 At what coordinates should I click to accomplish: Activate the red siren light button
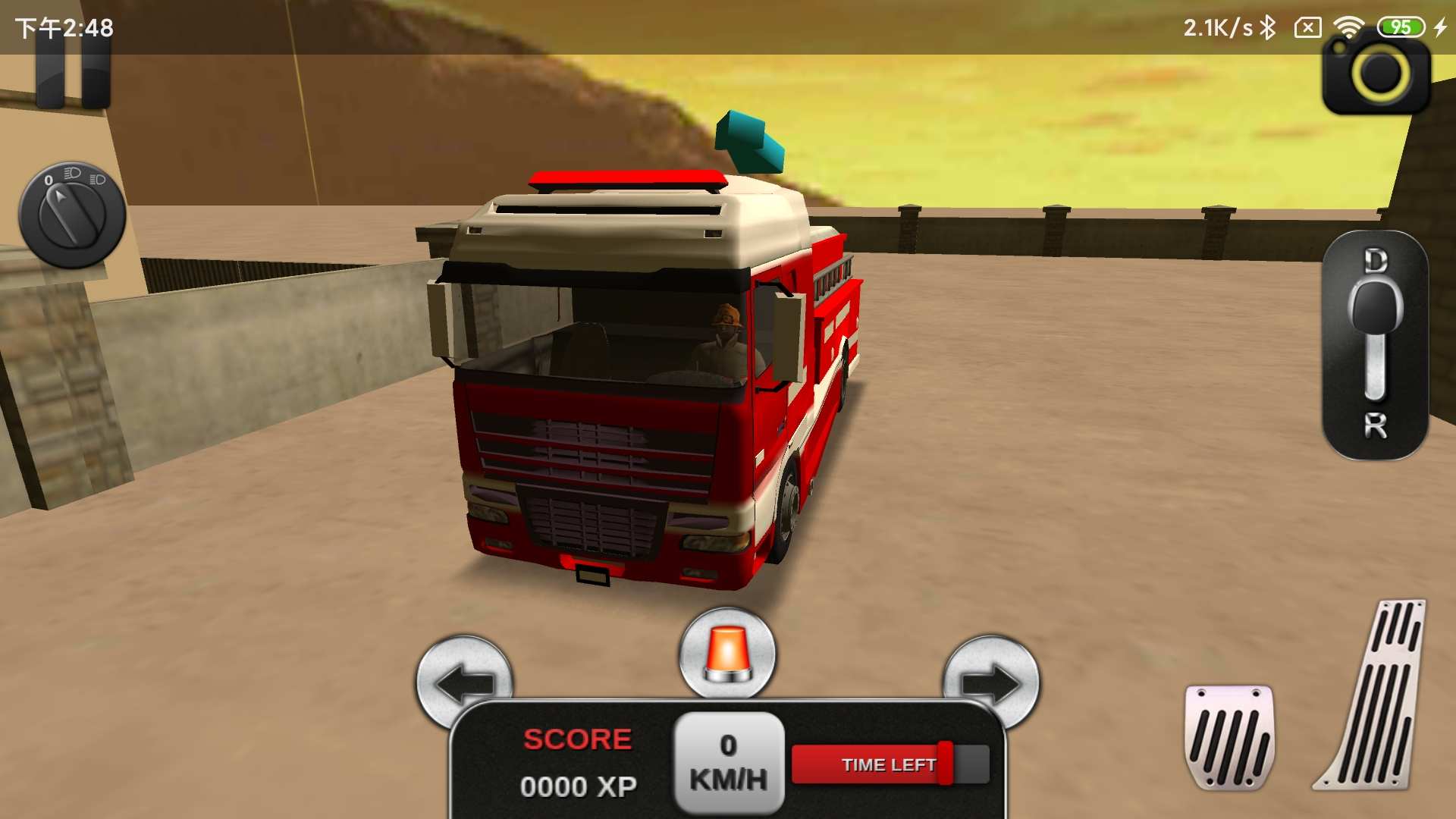tap(727, 653)
